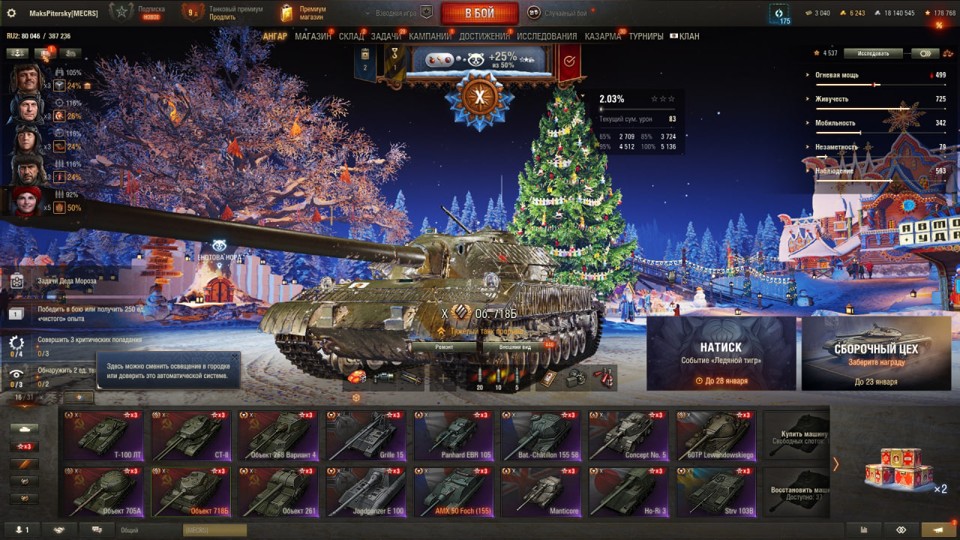Open the НАТИСК event banner

point(720,354)
